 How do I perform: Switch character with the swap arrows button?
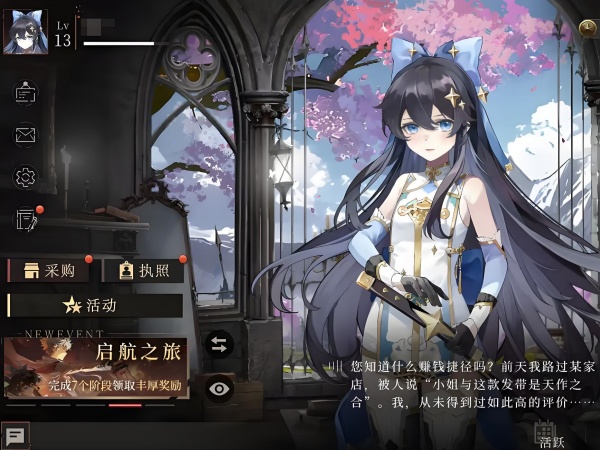pos(219,345)
